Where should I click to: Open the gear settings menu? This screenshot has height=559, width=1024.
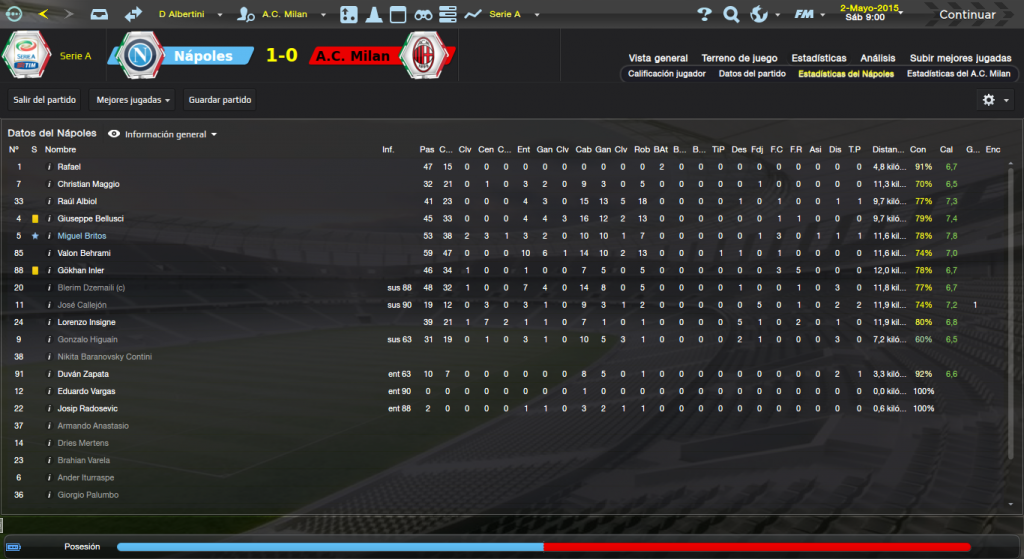tap(993, 100)
